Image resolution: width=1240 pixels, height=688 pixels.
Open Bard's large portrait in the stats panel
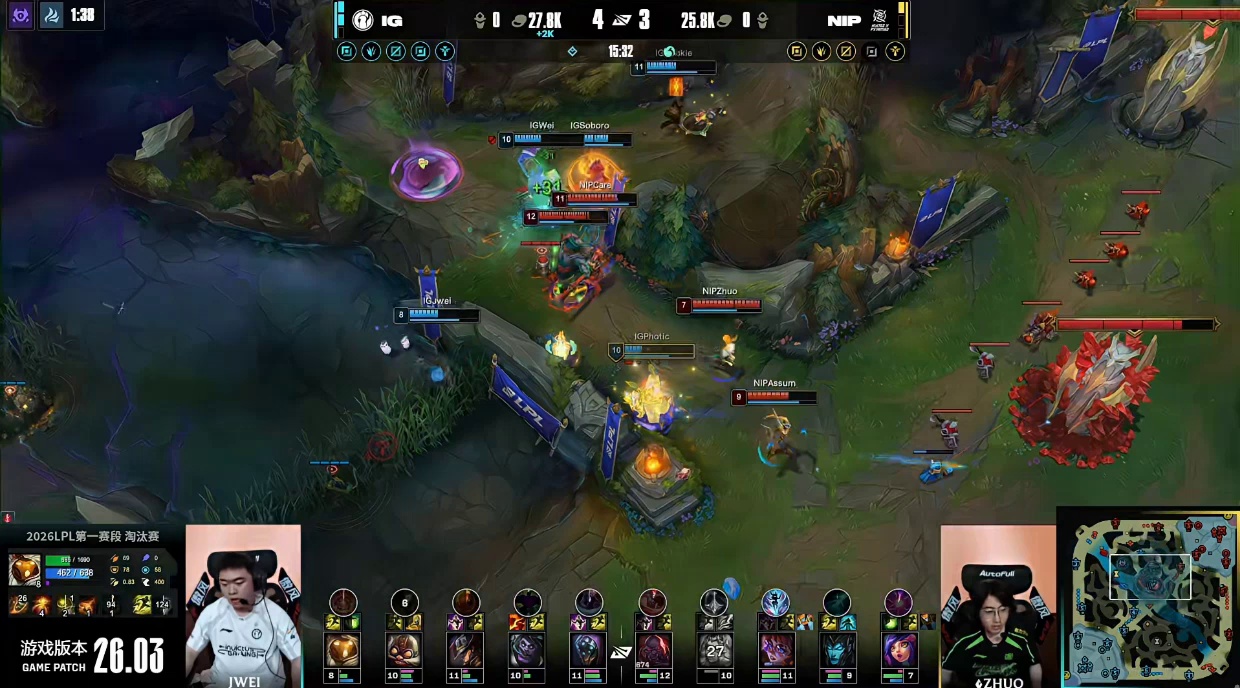24,569
